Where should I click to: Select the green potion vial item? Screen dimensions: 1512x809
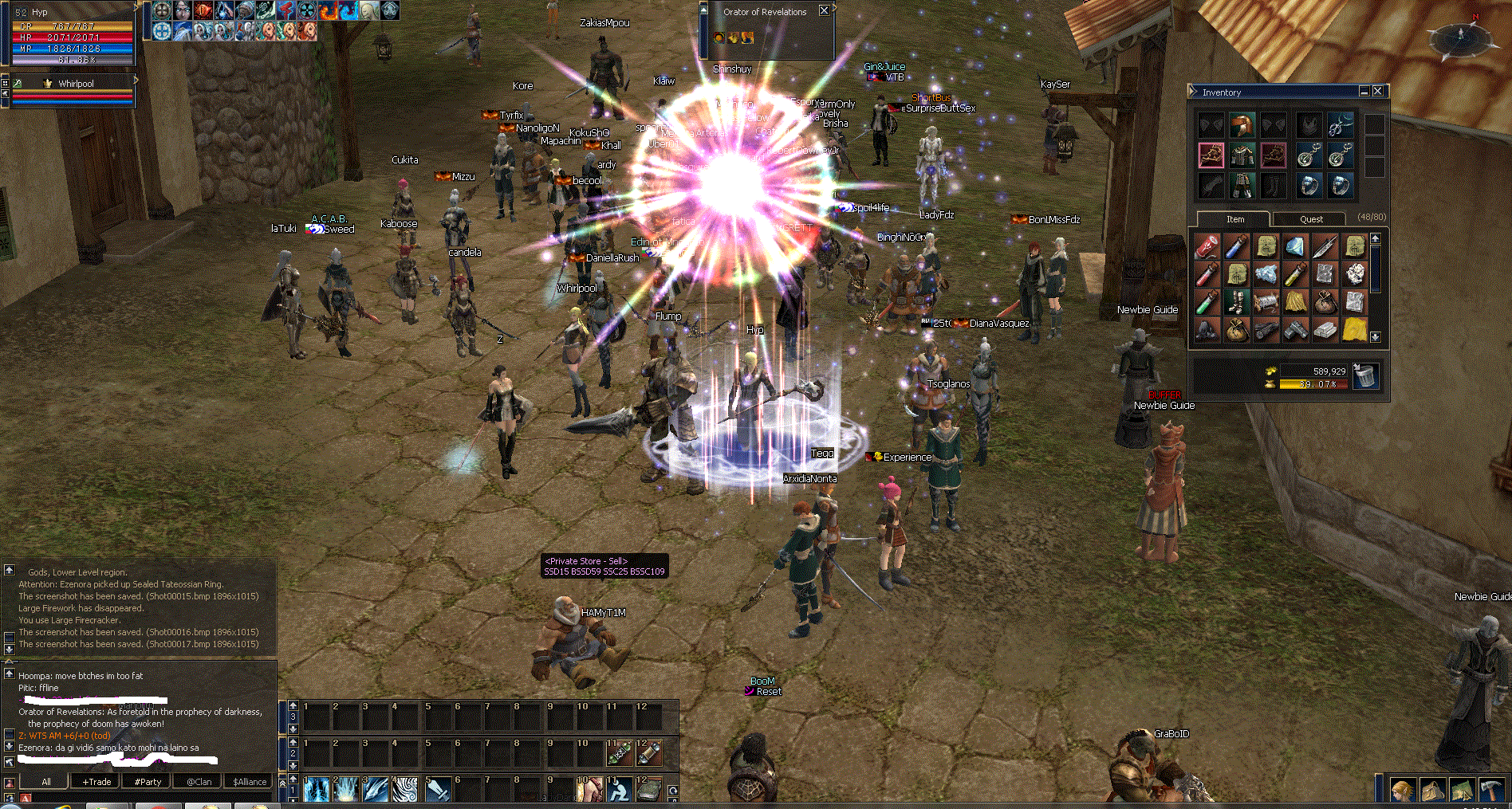[1207, 303]
